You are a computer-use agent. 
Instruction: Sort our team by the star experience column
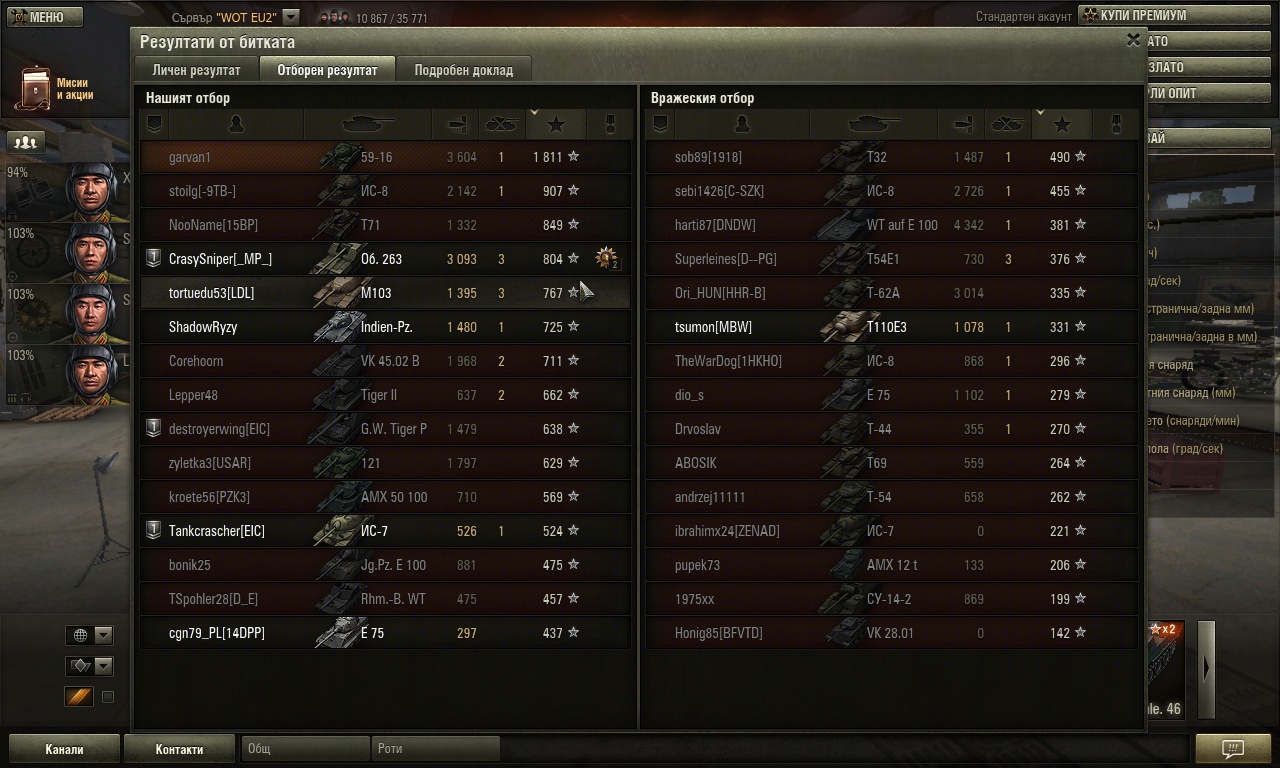(556, 124)
